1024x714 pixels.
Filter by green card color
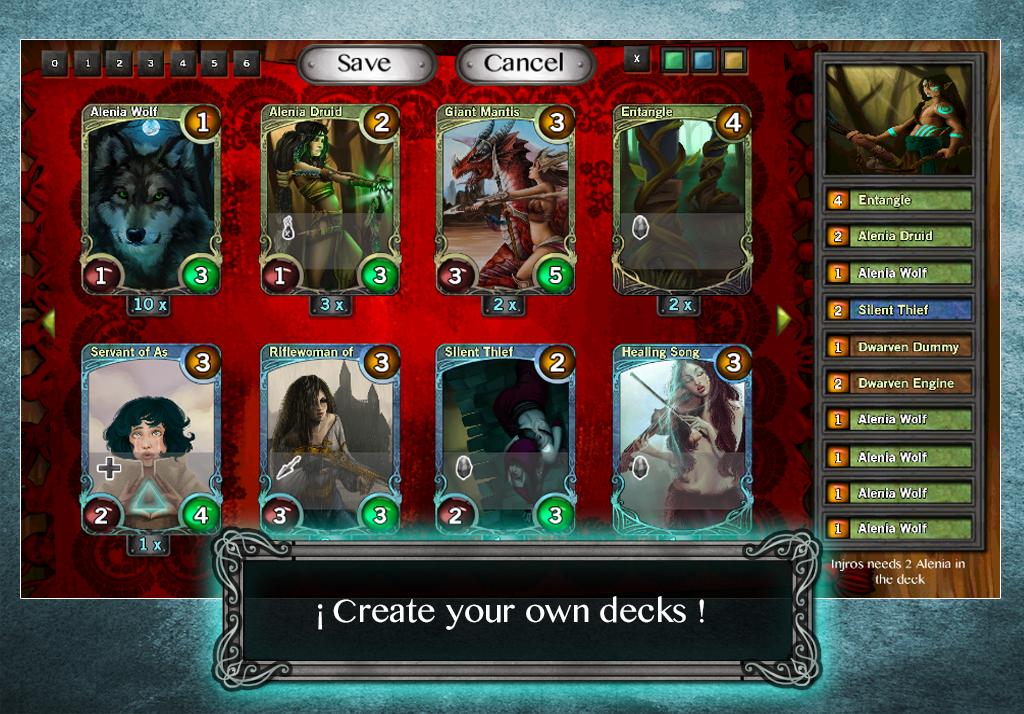point(671,59)
